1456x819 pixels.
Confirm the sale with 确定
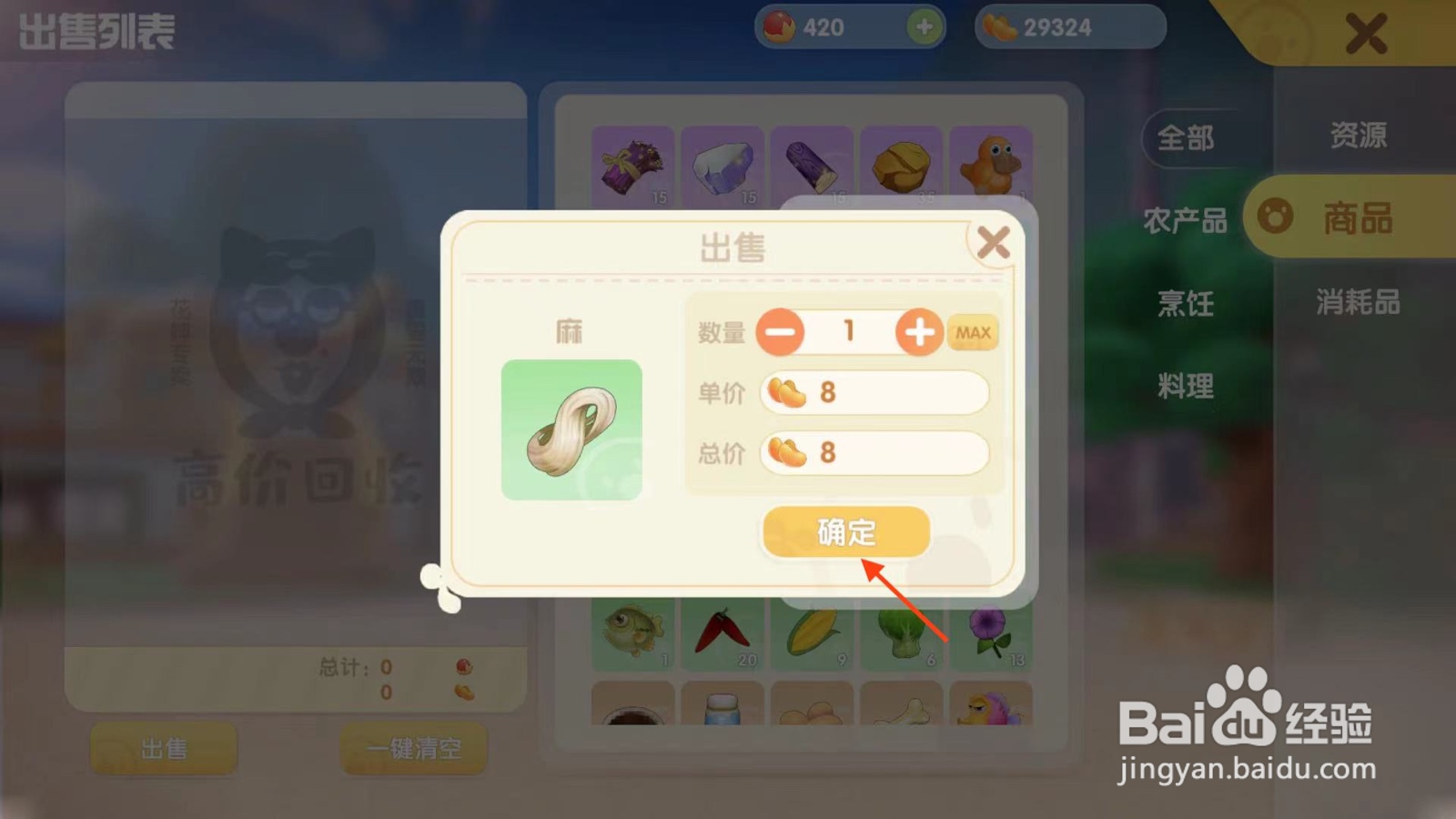[844, 532]
